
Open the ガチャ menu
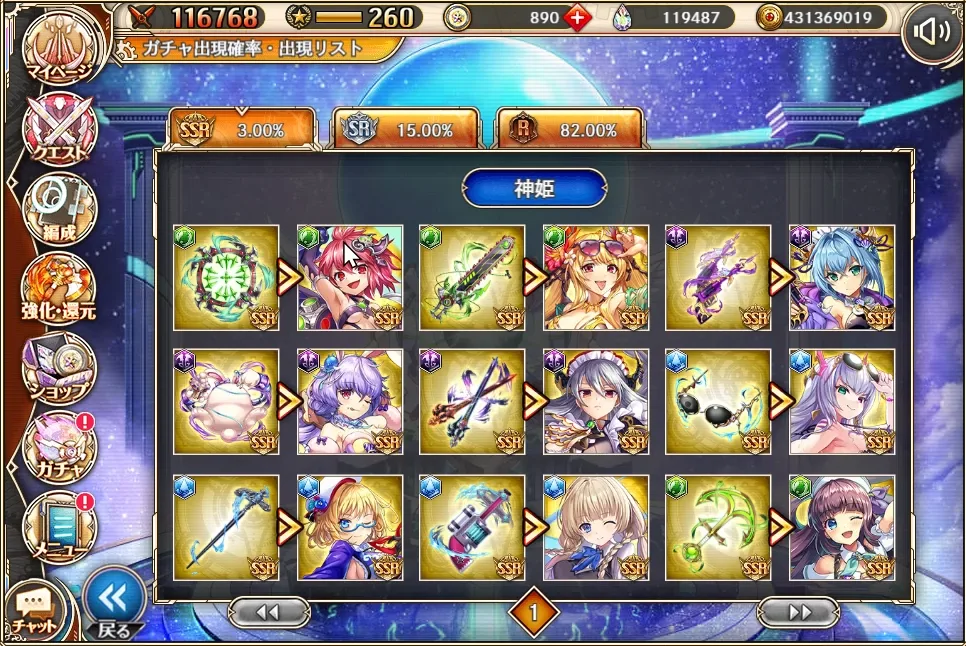pos(59,447)
